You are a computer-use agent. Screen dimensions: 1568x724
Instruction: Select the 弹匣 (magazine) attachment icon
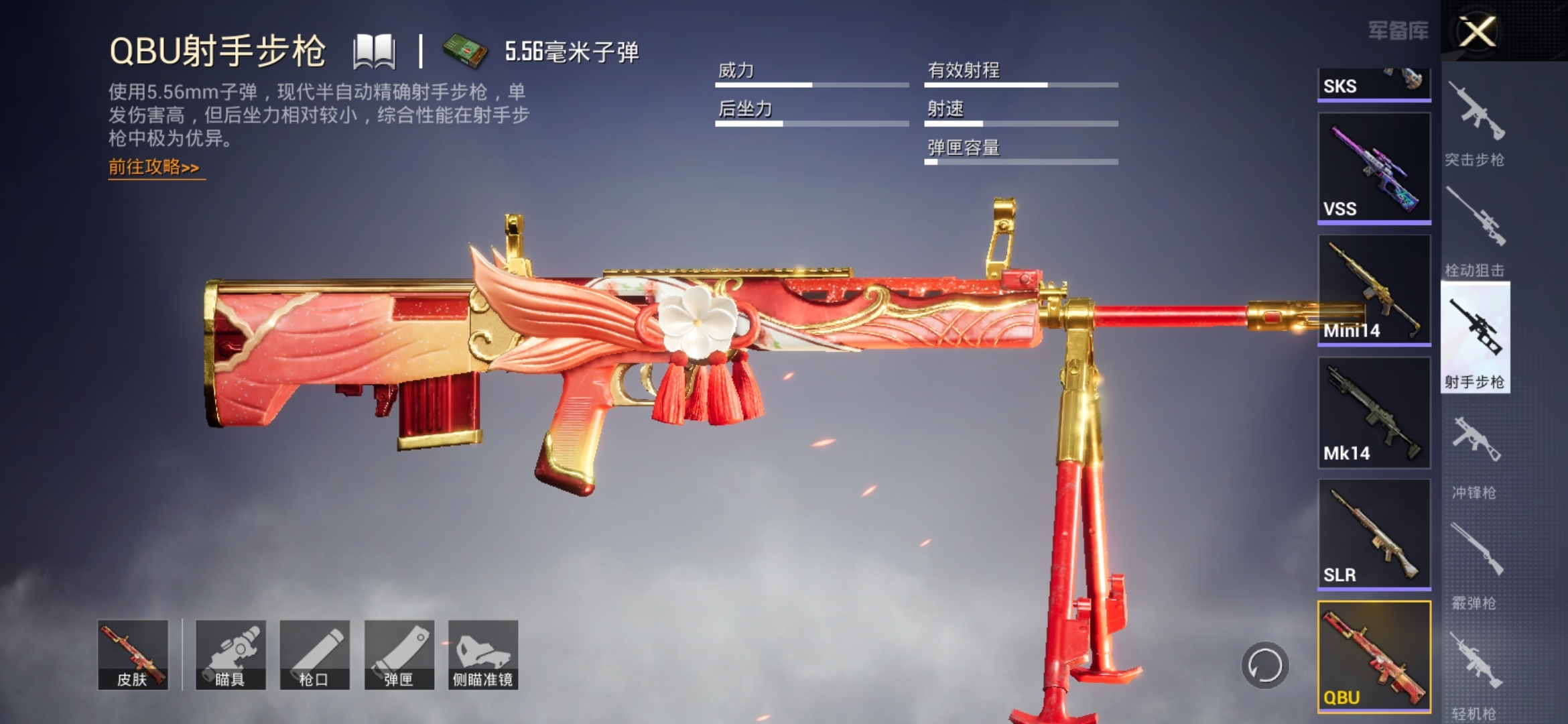401,654
